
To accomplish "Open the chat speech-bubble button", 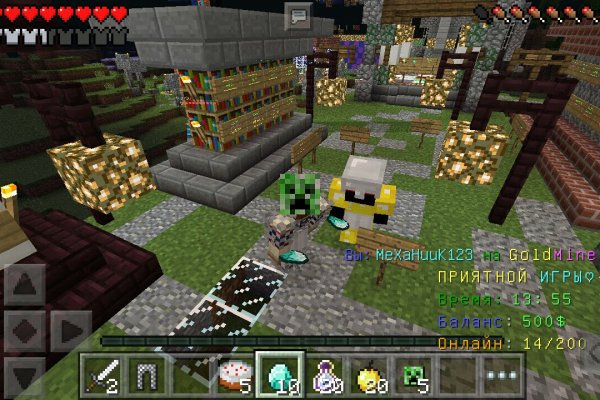I will click(299, 15).
